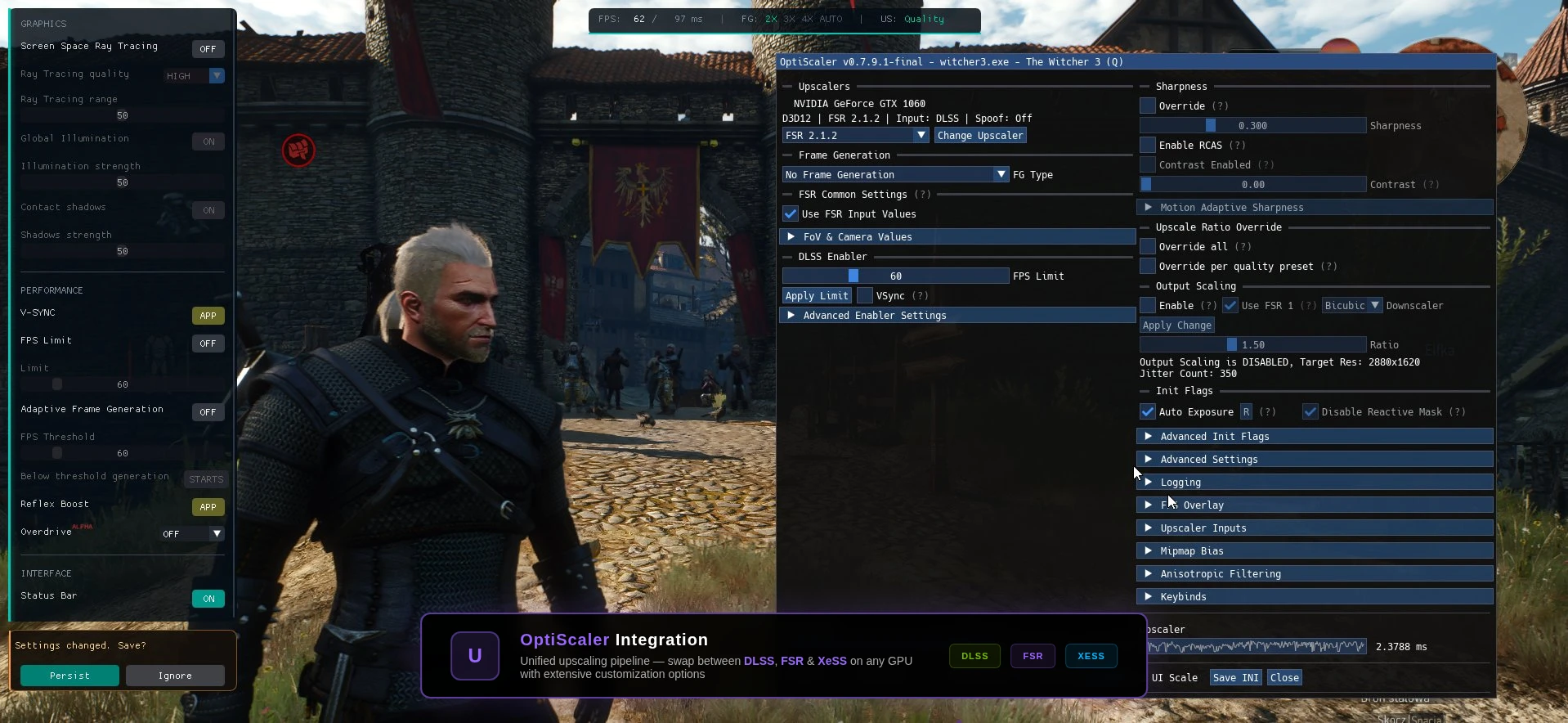Open the No Frame Generation dropdown
Screen dimensions: 1568x723
coord(894,175)
